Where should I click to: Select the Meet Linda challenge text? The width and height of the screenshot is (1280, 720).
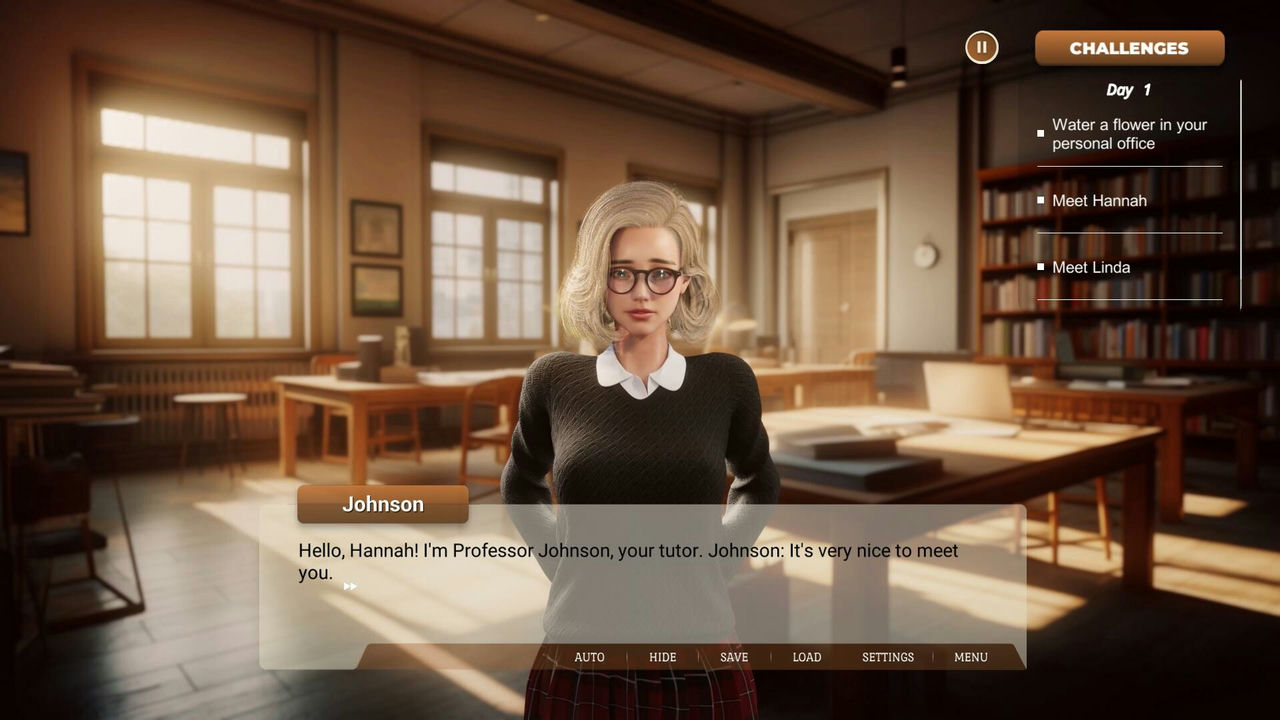click(1091, 267)
